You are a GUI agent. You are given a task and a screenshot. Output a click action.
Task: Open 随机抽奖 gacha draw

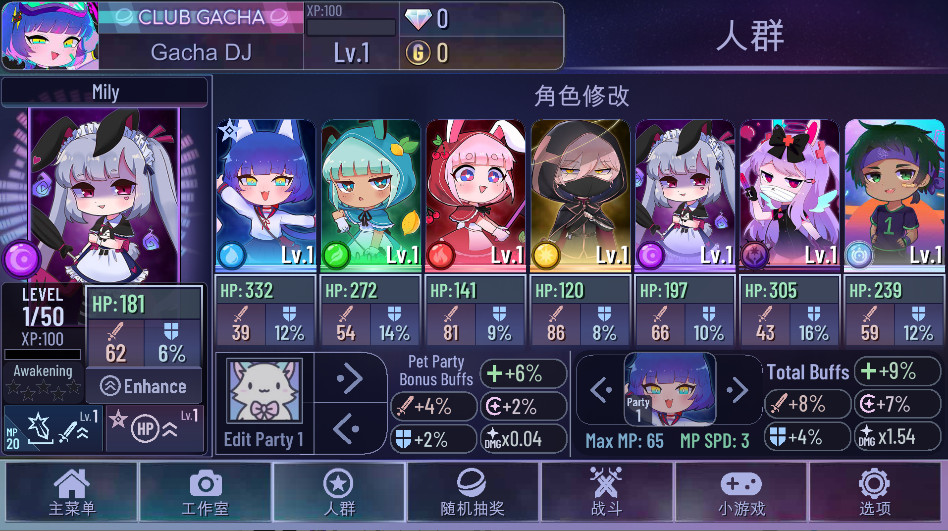[x=473, y=492]
